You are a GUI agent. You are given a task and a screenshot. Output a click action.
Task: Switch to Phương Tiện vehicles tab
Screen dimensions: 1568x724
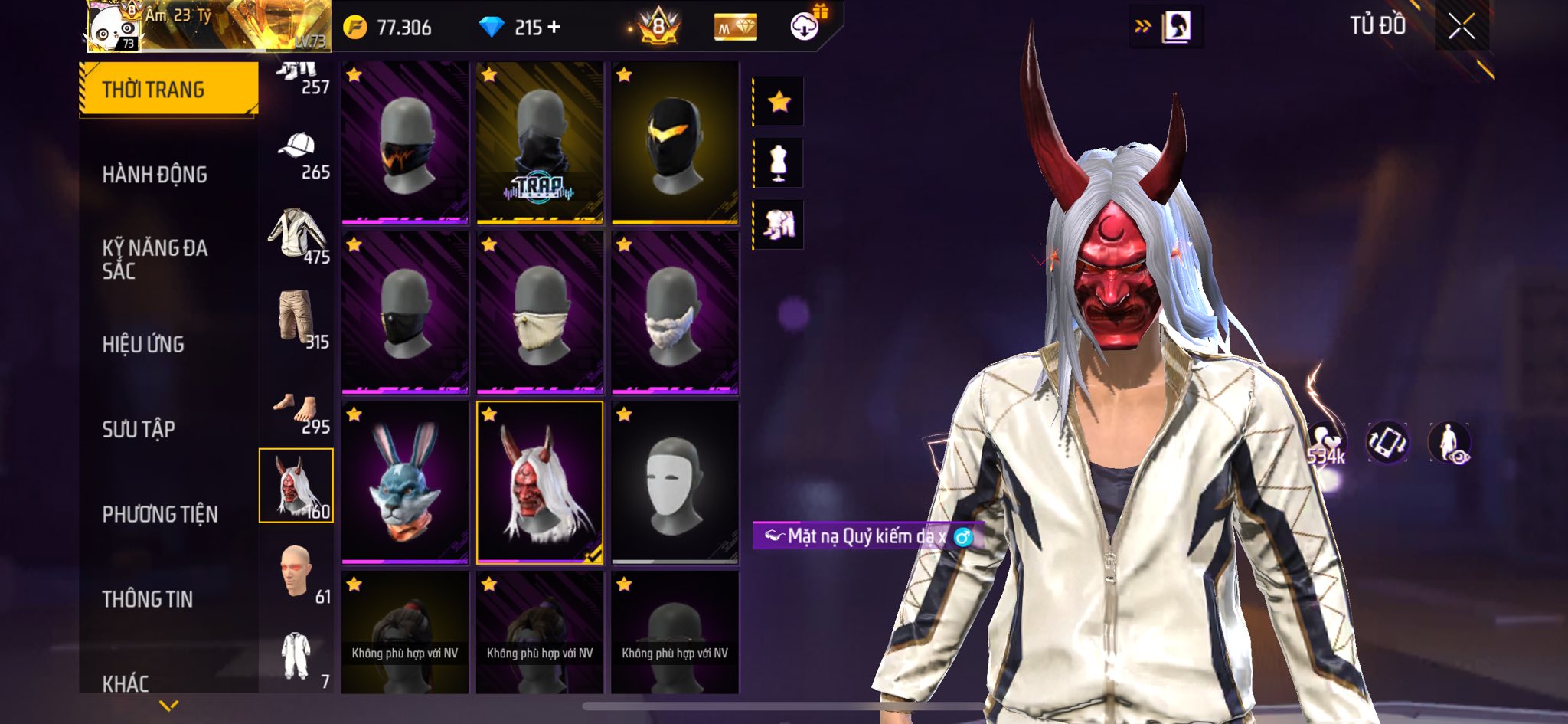tap(160, 514)
